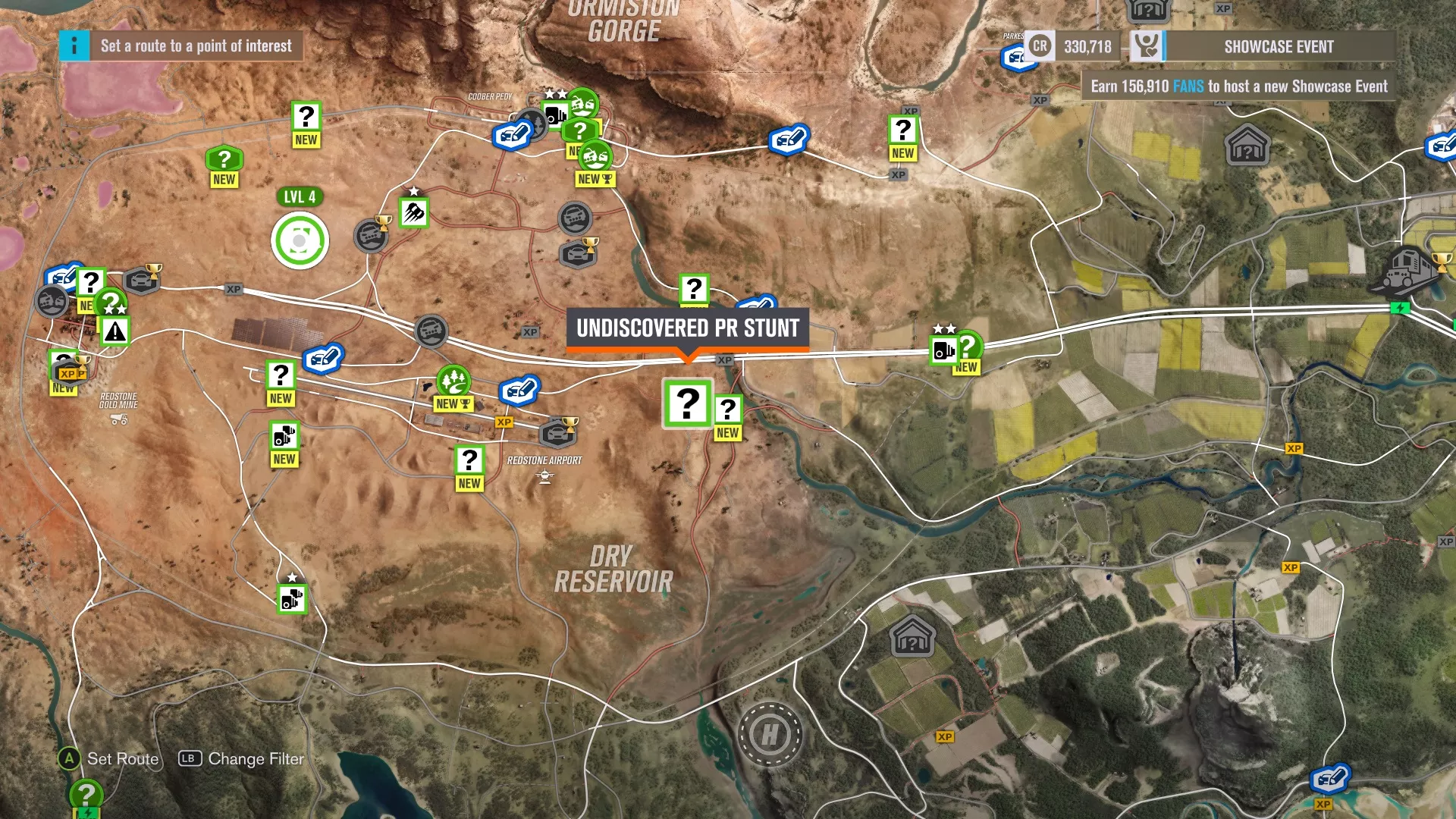The image size is (1456, 819).
Task: Open the Showcase Event panel
Action: 1278,46
